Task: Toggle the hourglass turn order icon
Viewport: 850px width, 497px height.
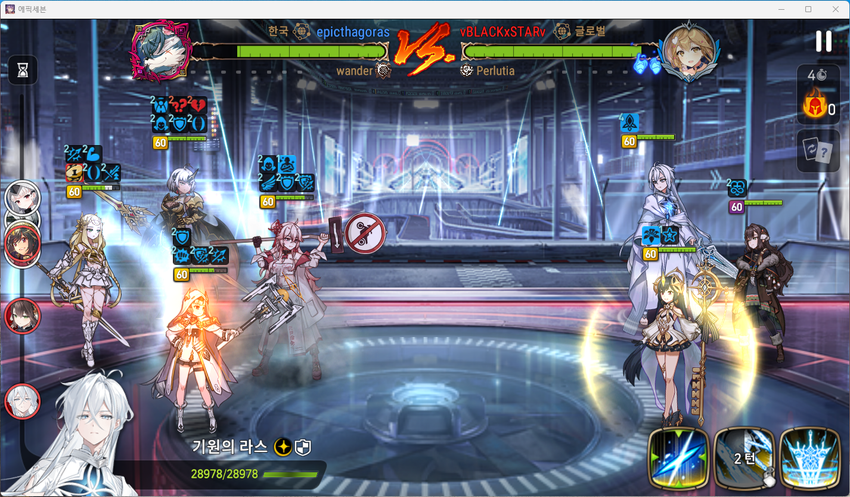Action: pyautogui.click(x=22, y=69)
